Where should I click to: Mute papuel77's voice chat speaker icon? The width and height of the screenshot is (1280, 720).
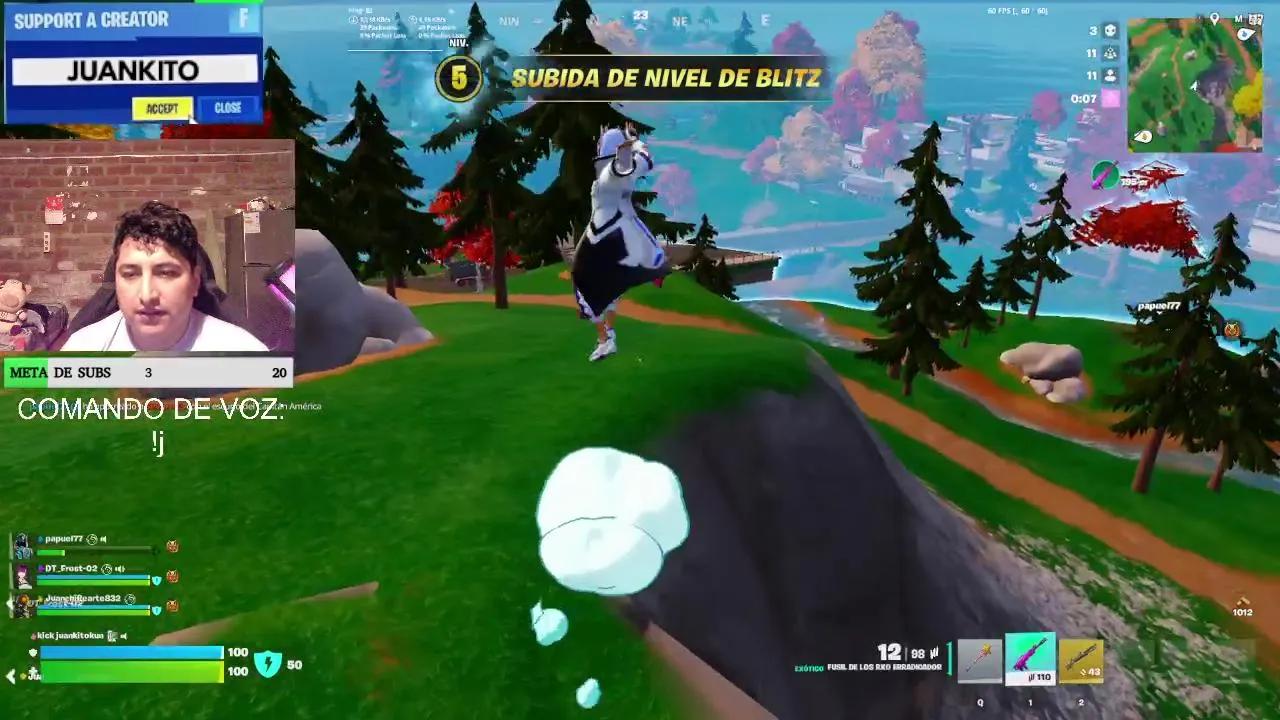(103, 539)
